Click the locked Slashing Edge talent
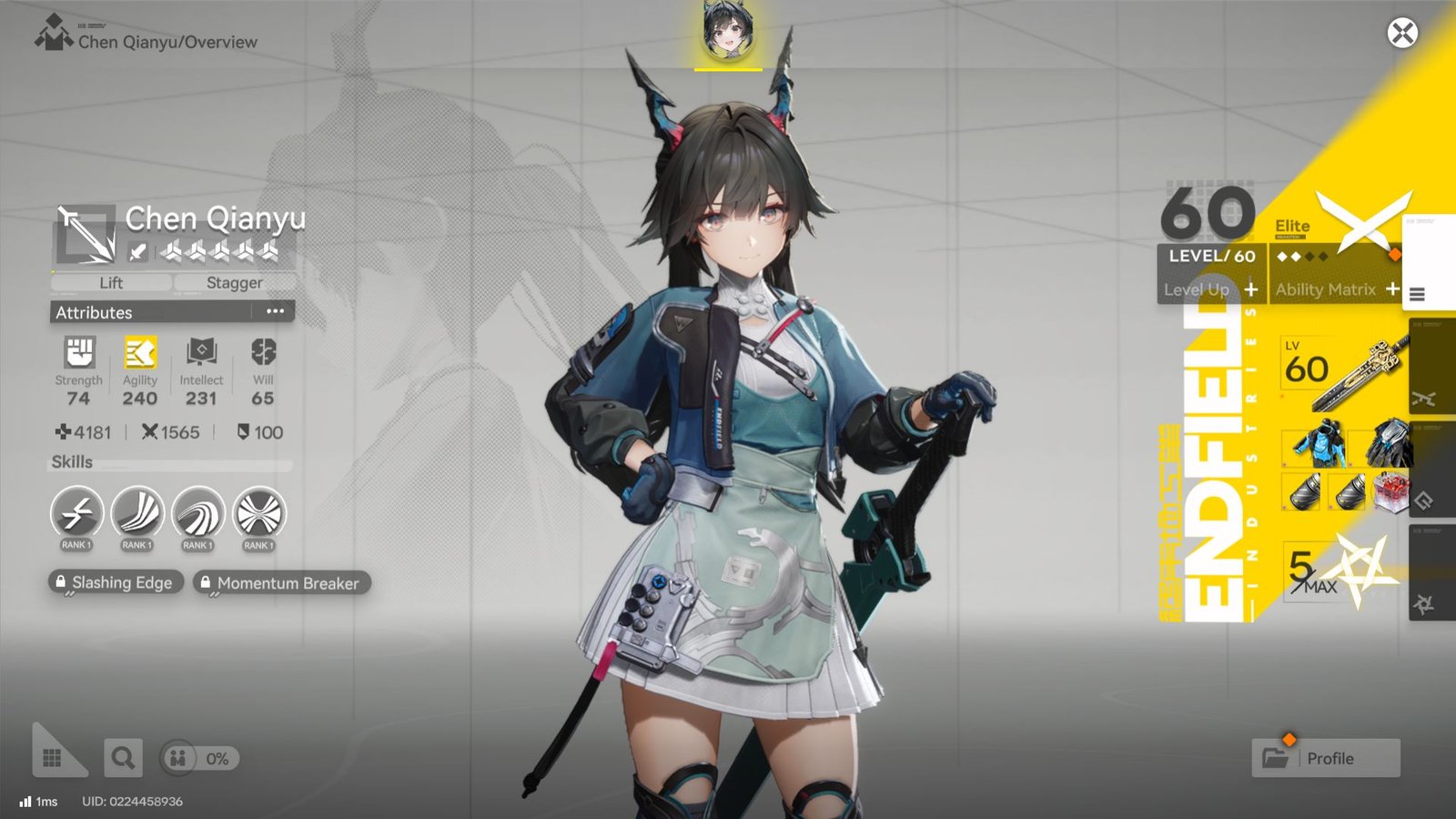The height and width of the screenshot is (819, 1456). (115, 582)
